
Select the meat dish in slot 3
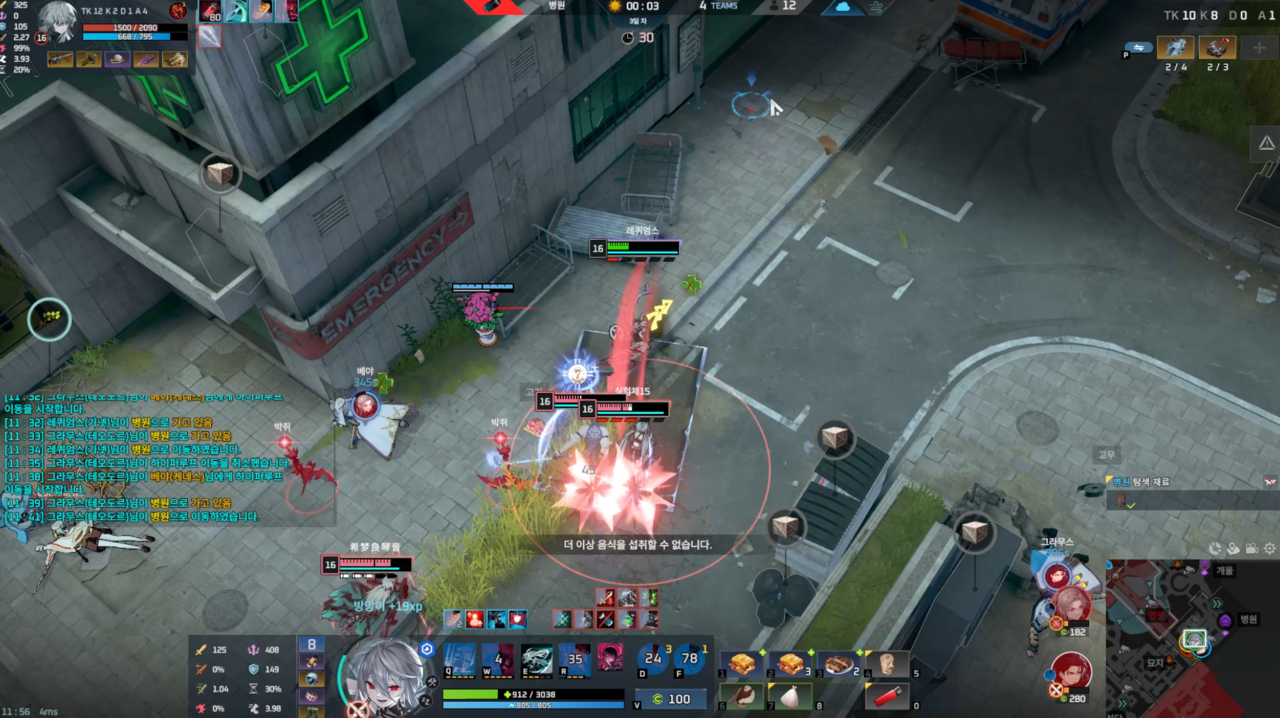(x=837, y=664)
